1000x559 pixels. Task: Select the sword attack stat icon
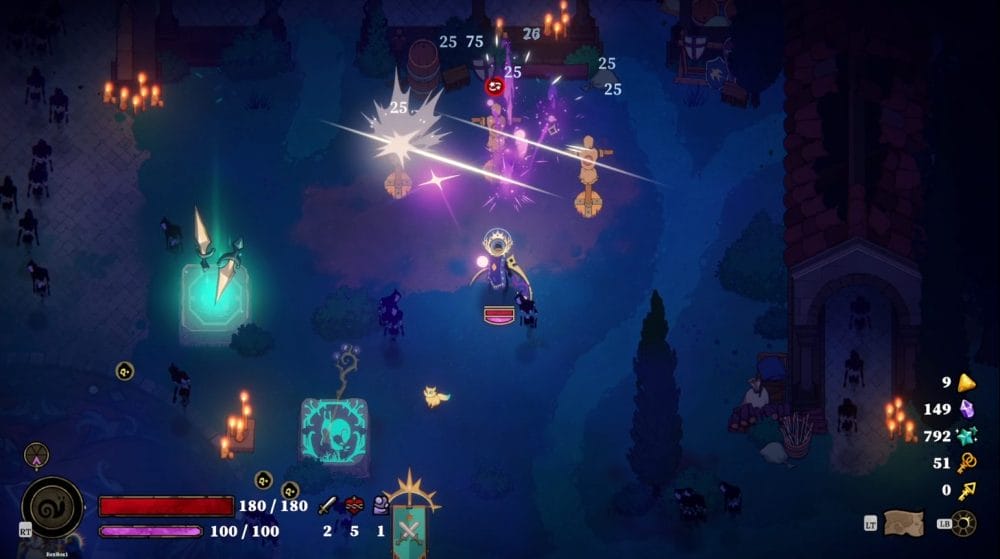click(327, 506)
